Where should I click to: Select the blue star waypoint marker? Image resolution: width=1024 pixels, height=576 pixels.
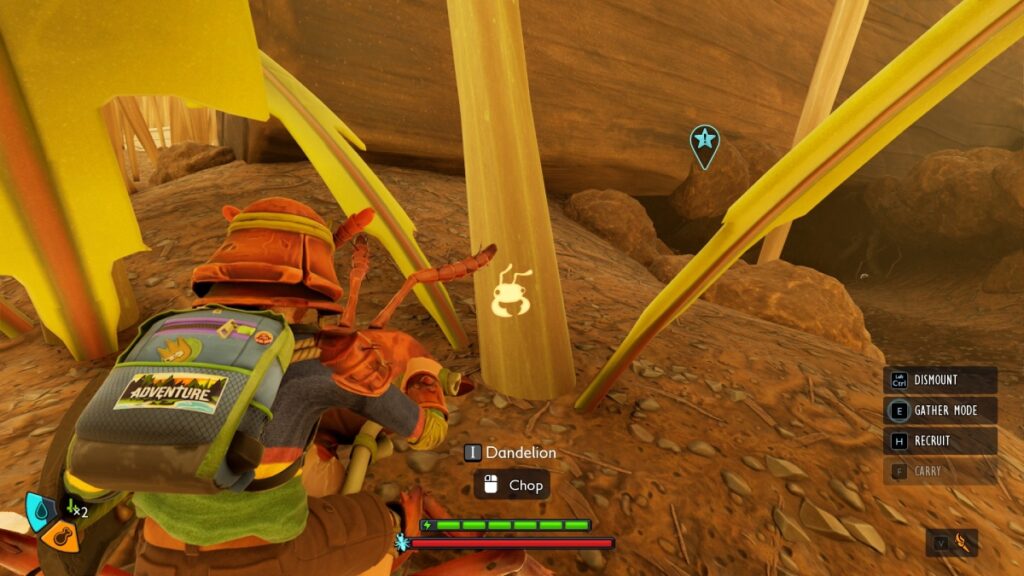pyautogui.click(x=704, y=143)
